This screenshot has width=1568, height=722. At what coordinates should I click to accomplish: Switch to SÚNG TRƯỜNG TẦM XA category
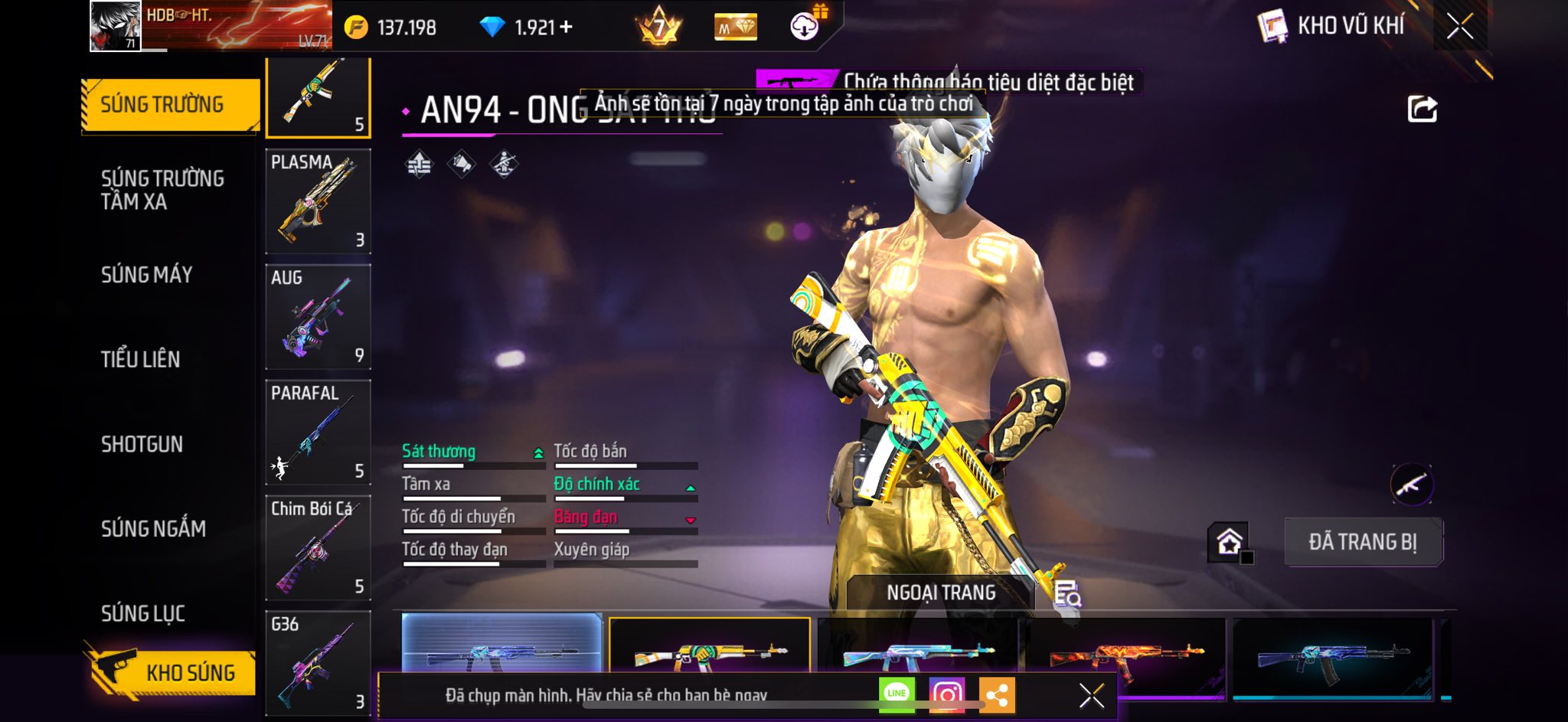[162, 190]
